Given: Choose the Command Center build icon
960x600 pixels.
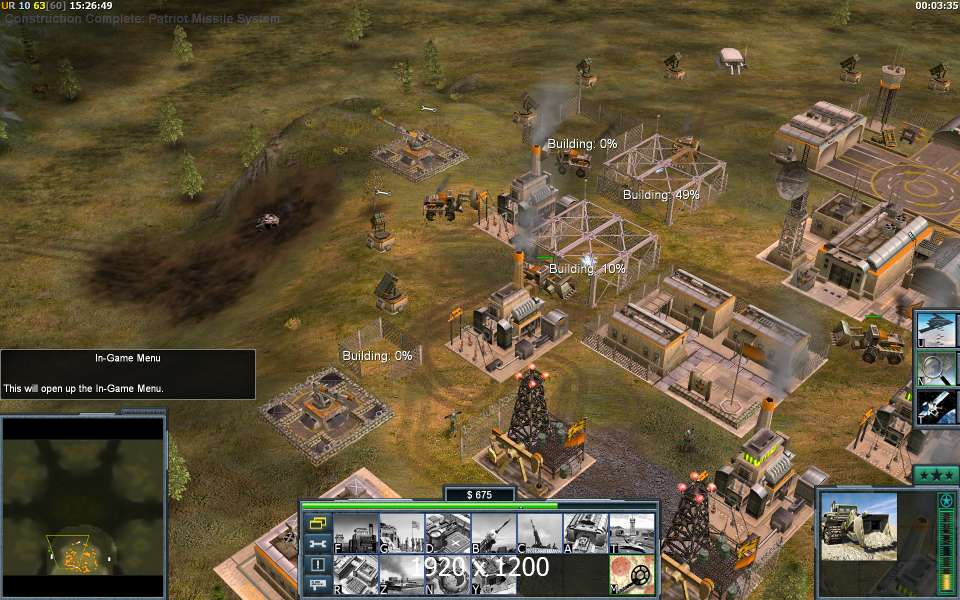Looking at the screenshot, I should 493,575.
